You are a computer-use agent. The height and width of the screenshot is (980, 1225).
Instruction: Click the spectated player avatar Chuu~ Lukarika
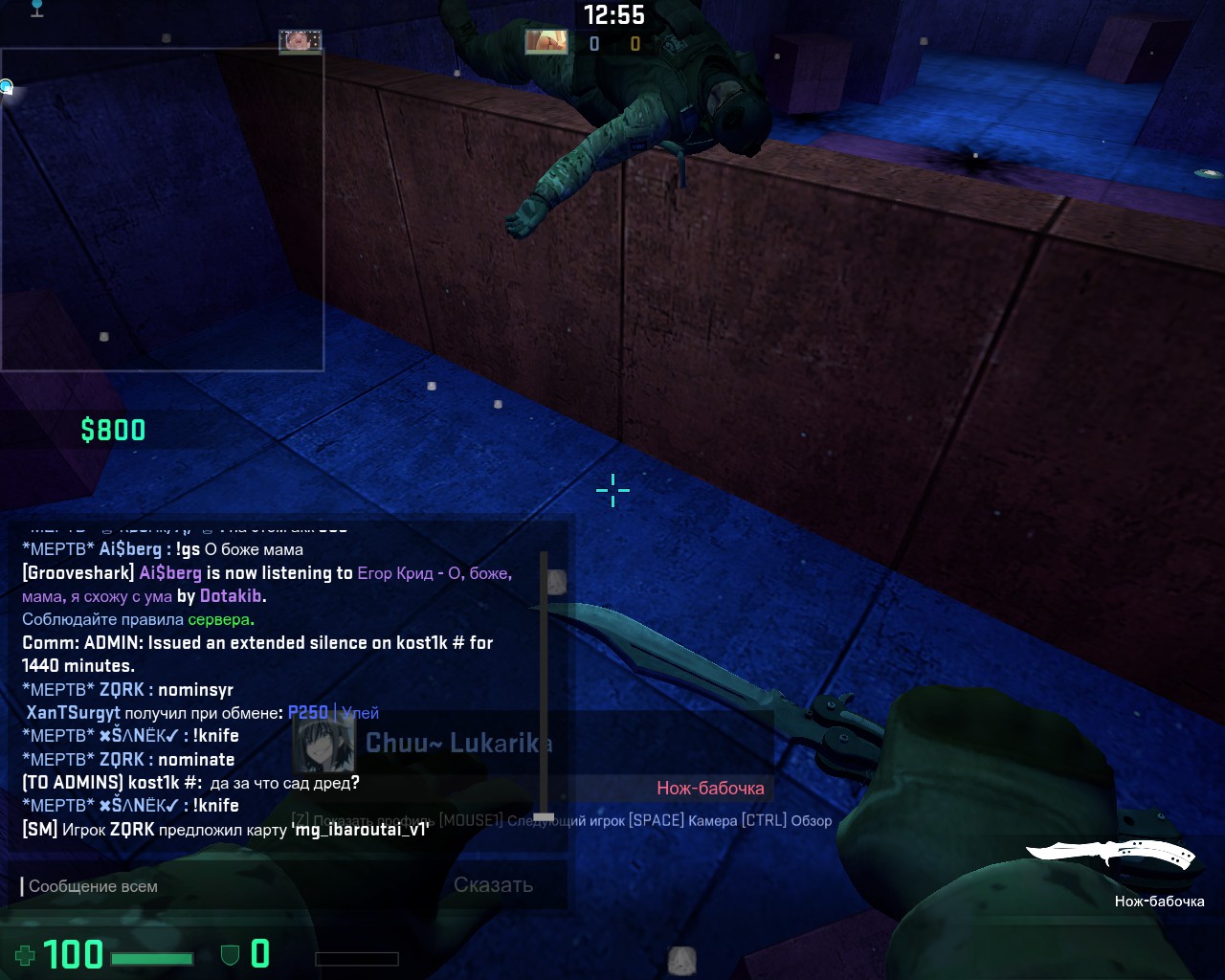point(323,744)
